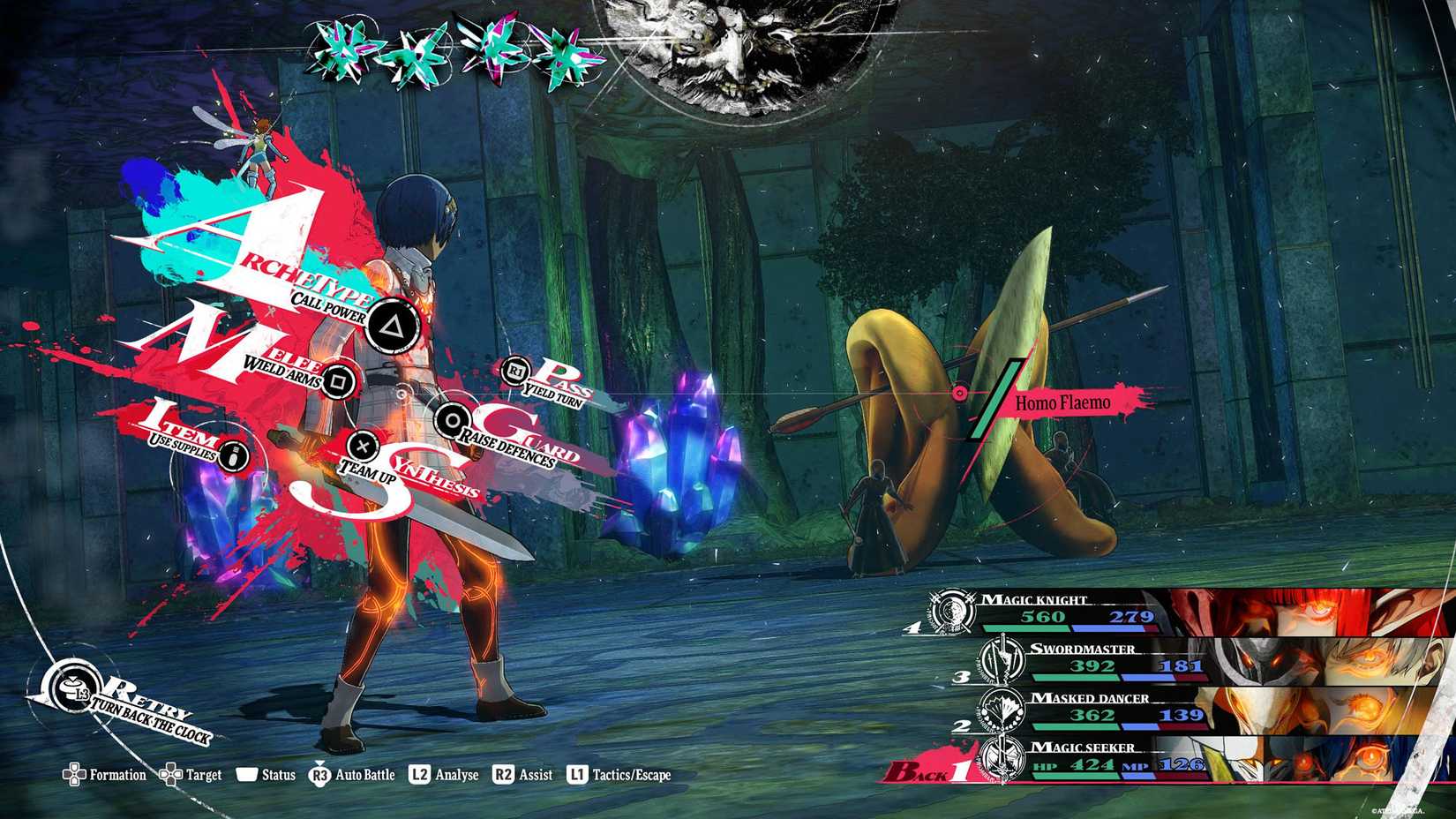Click the R3 Auto Battle icon
Screen dimensions: 1456x819
point(319,774)
